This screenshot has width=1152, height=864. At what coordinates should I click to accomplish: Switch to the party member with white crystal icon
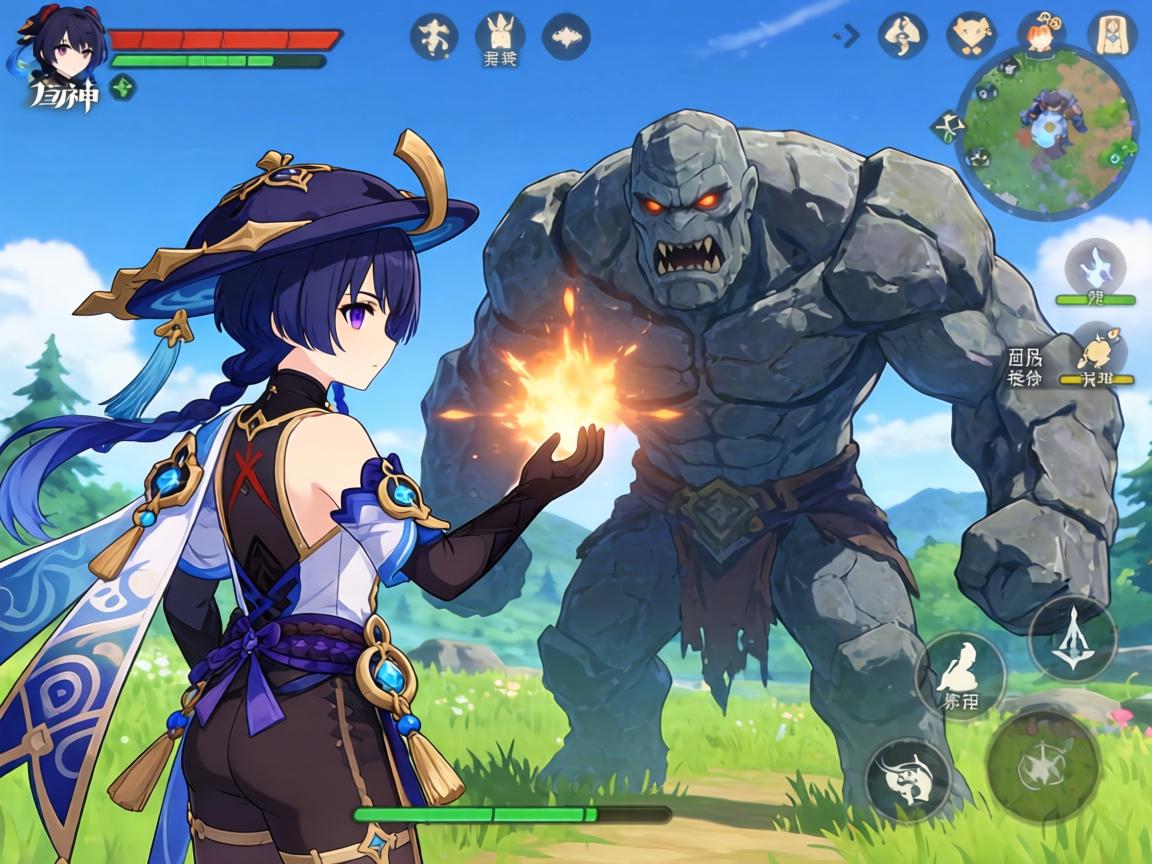(x=1096, y=268)
